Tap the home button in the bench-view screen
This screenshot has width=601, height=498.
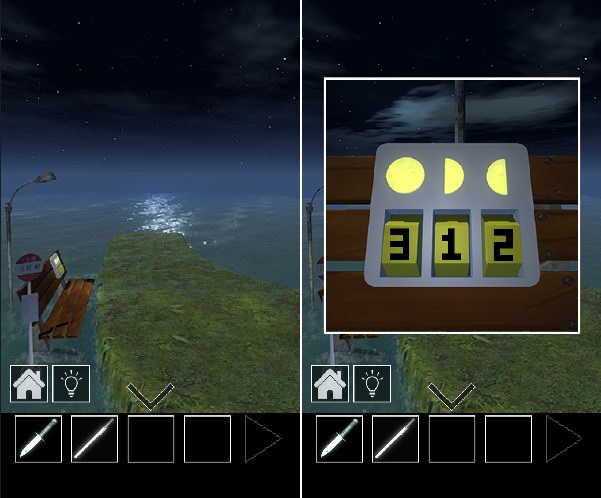click(29, 383)
